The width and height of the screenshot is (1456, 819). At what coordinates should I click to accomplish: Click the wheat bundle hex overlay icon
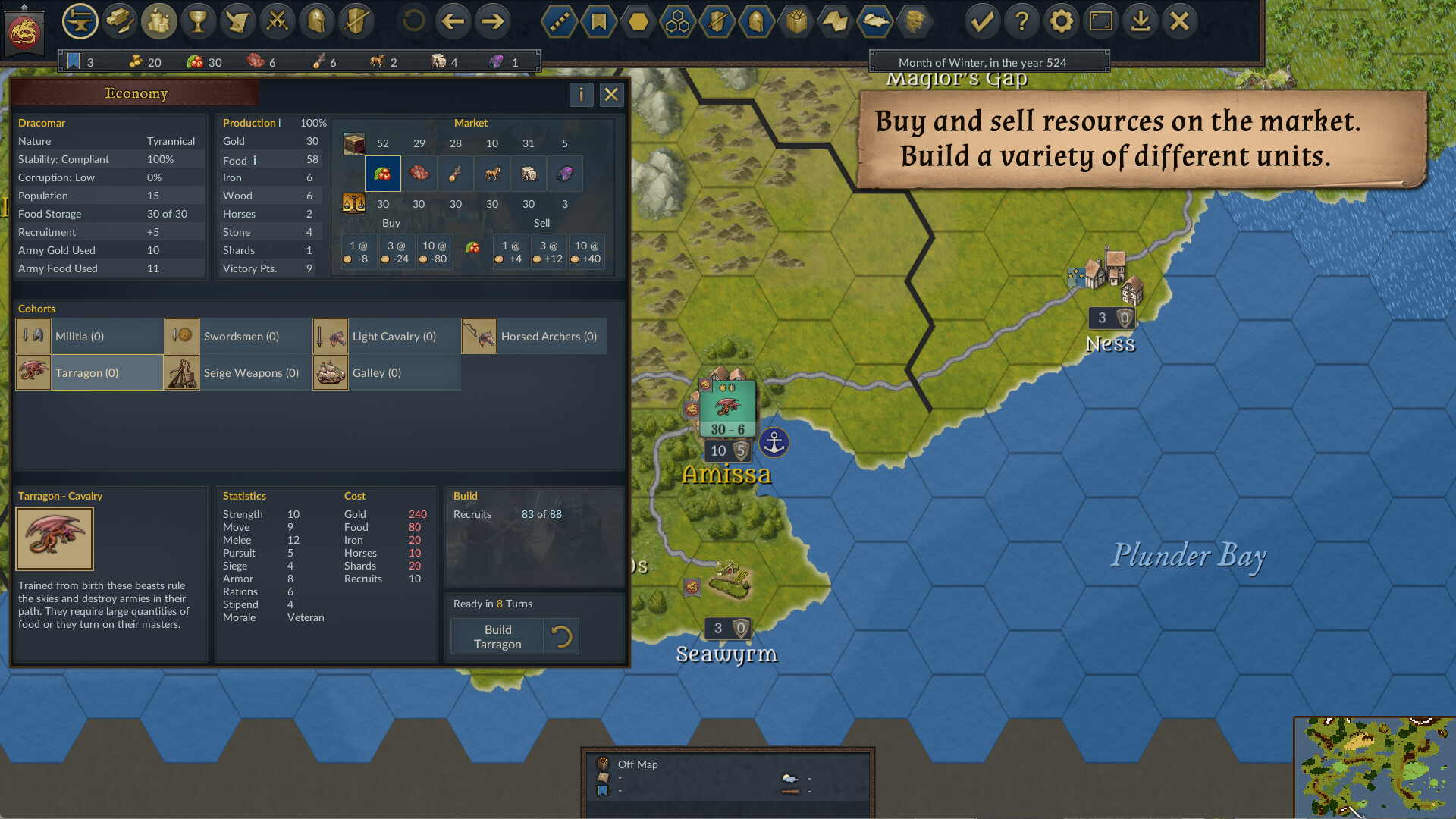[x=795, y=21]
